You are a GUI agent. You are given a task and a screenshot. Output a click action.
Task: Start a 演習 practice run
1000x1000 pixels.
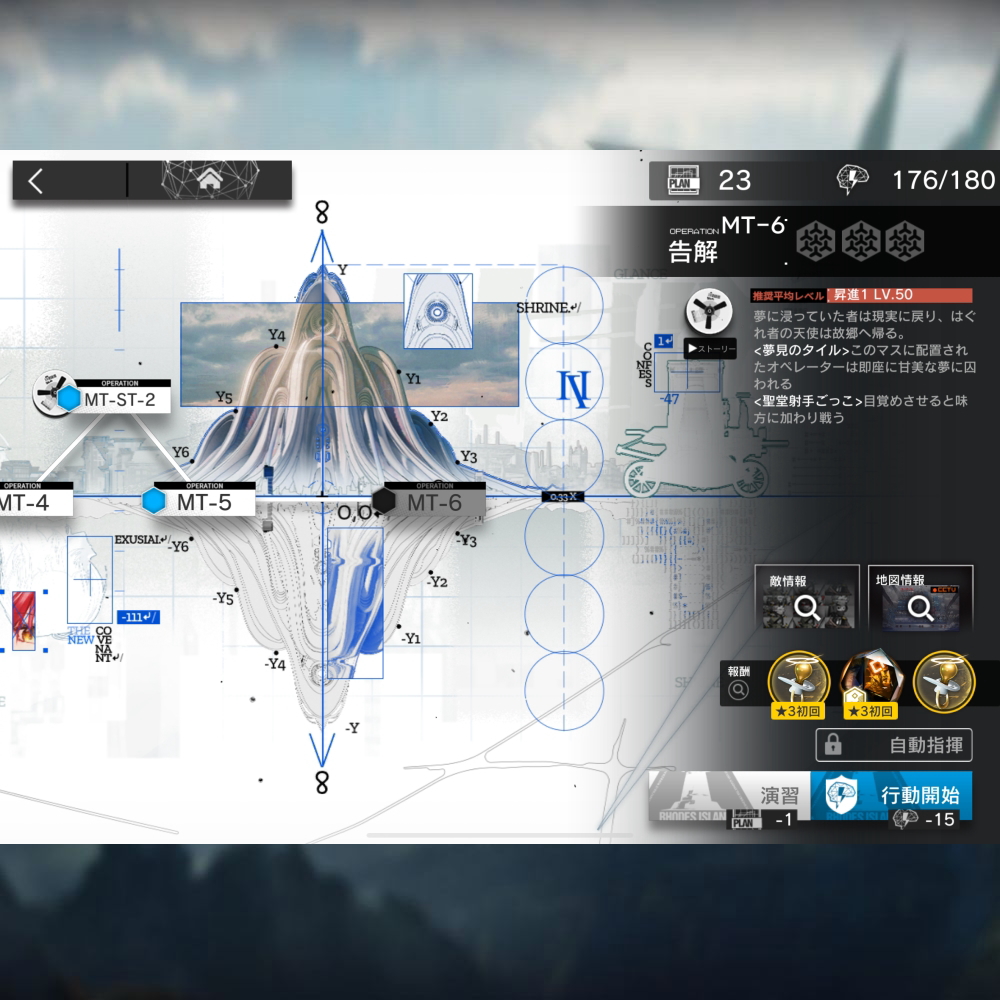pos(729,797)
